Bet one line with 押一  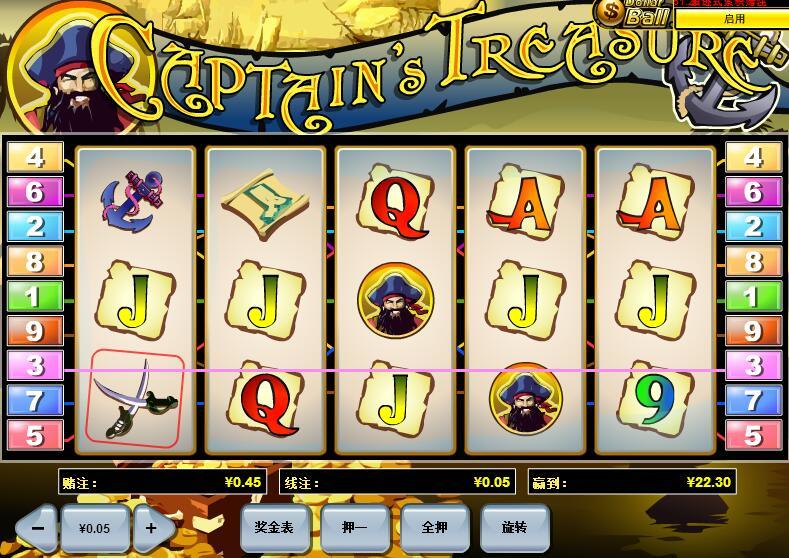pos(355,525)
